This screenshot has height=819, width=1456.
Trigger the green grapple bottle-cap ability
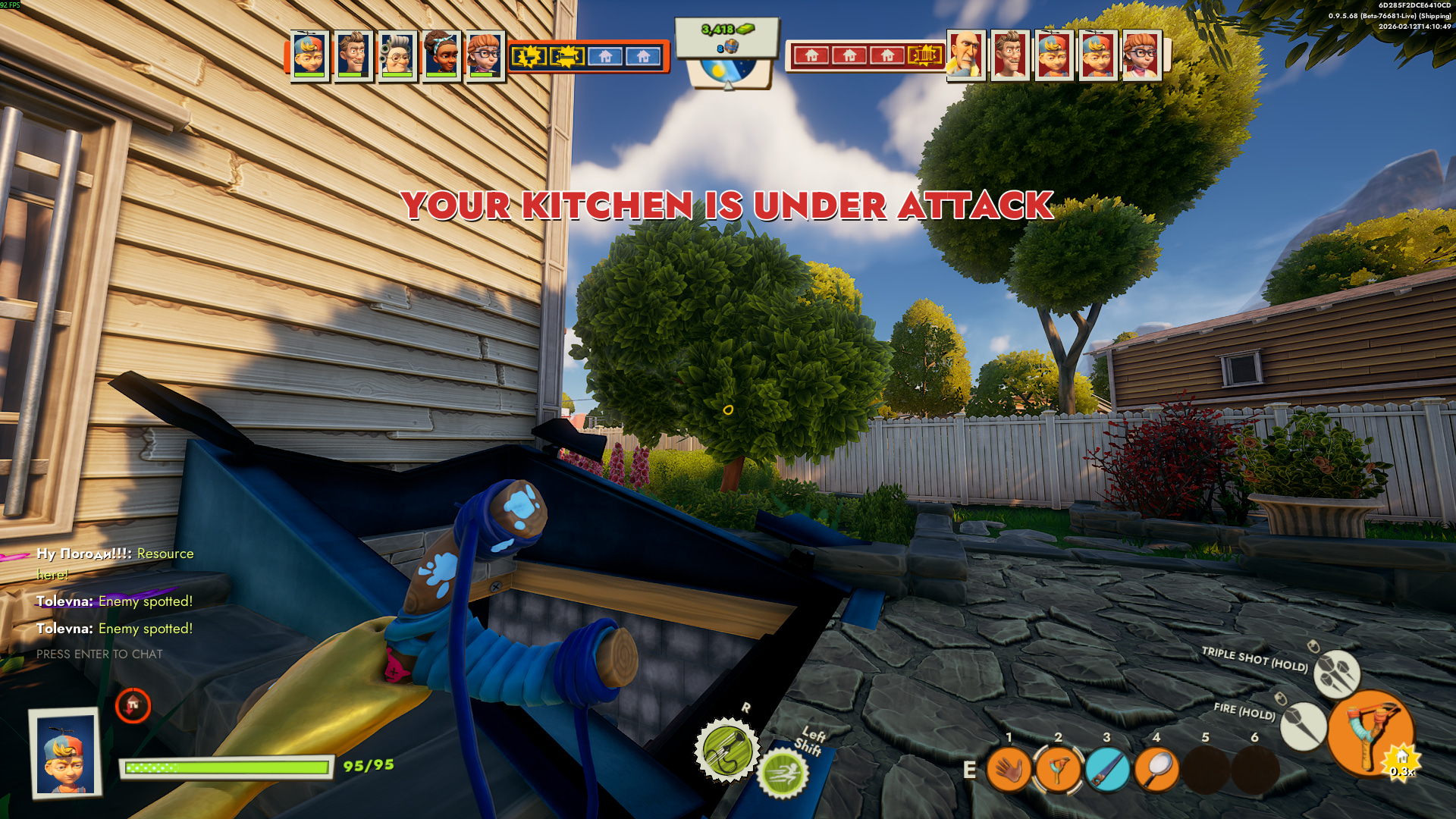727,749
